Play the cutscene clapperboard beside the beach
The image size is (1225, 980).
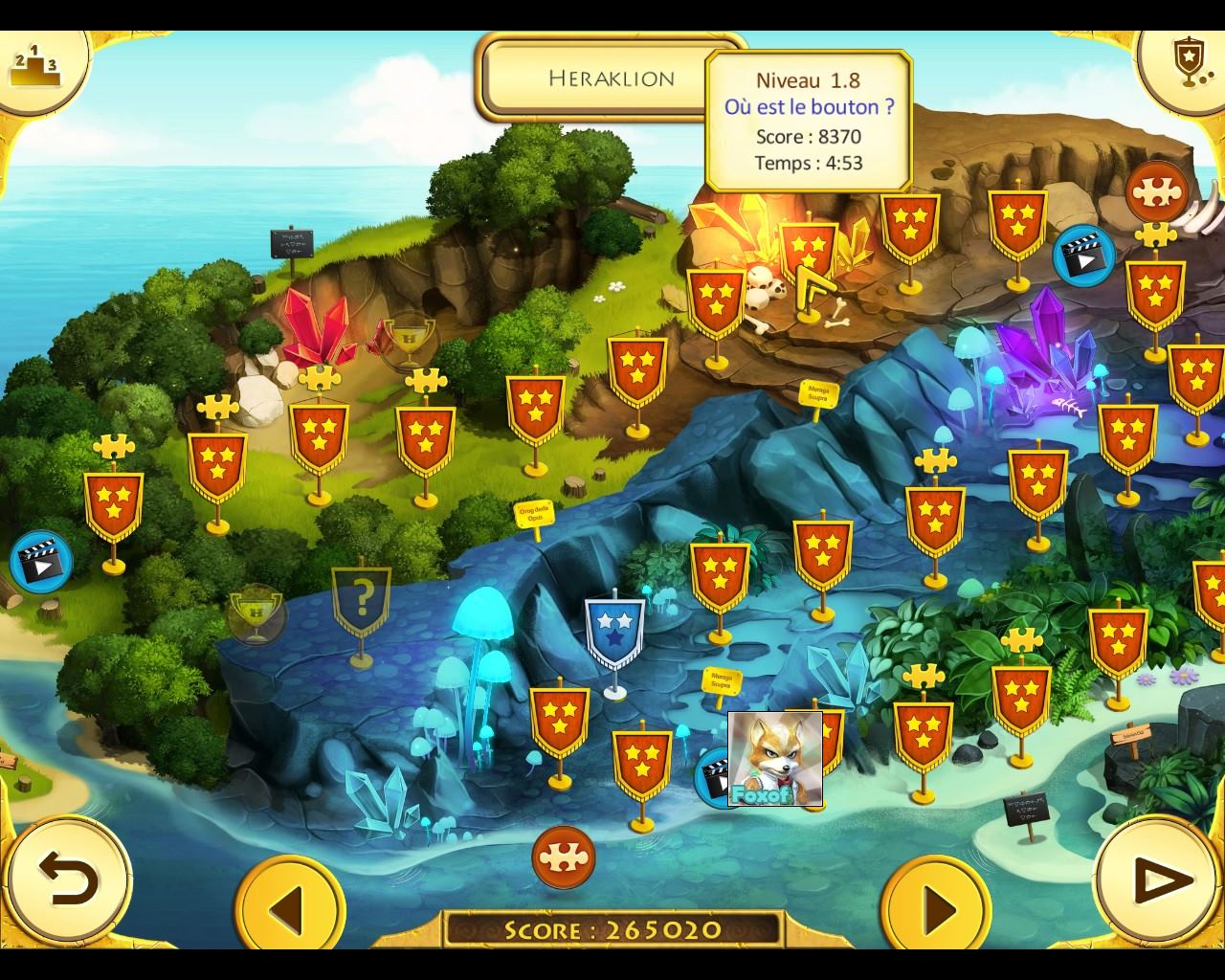pyautogui.click(x=41, y=562)
